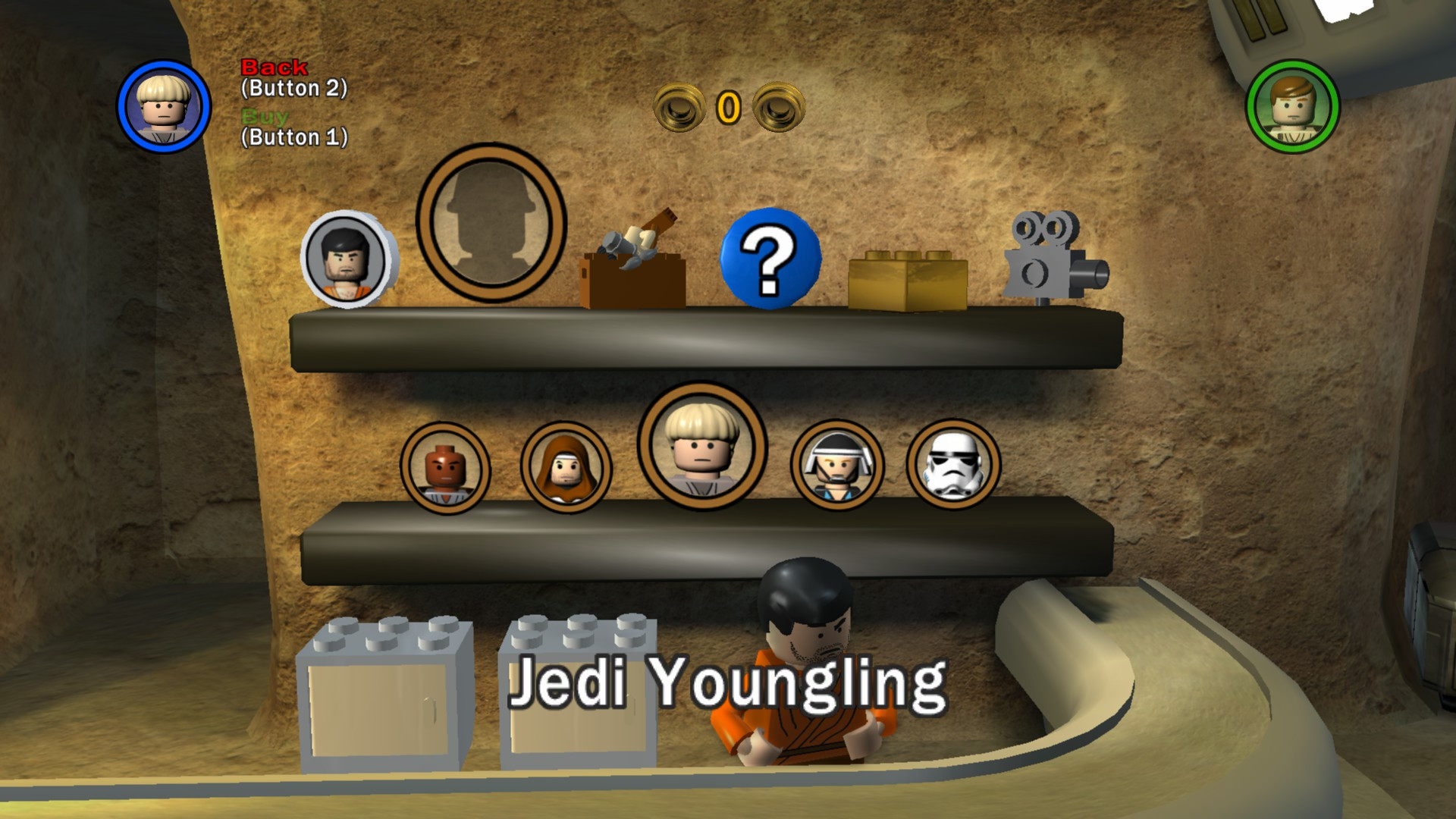Screen dimensions: 1456x819
Task: Select the locked silhouette character slot
Action: click(x=488, y=224)
